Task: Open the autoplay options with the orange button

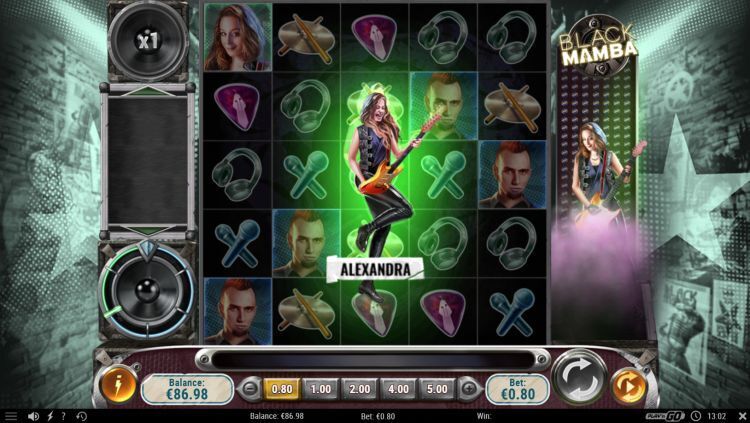Action: tap(628, 386)
